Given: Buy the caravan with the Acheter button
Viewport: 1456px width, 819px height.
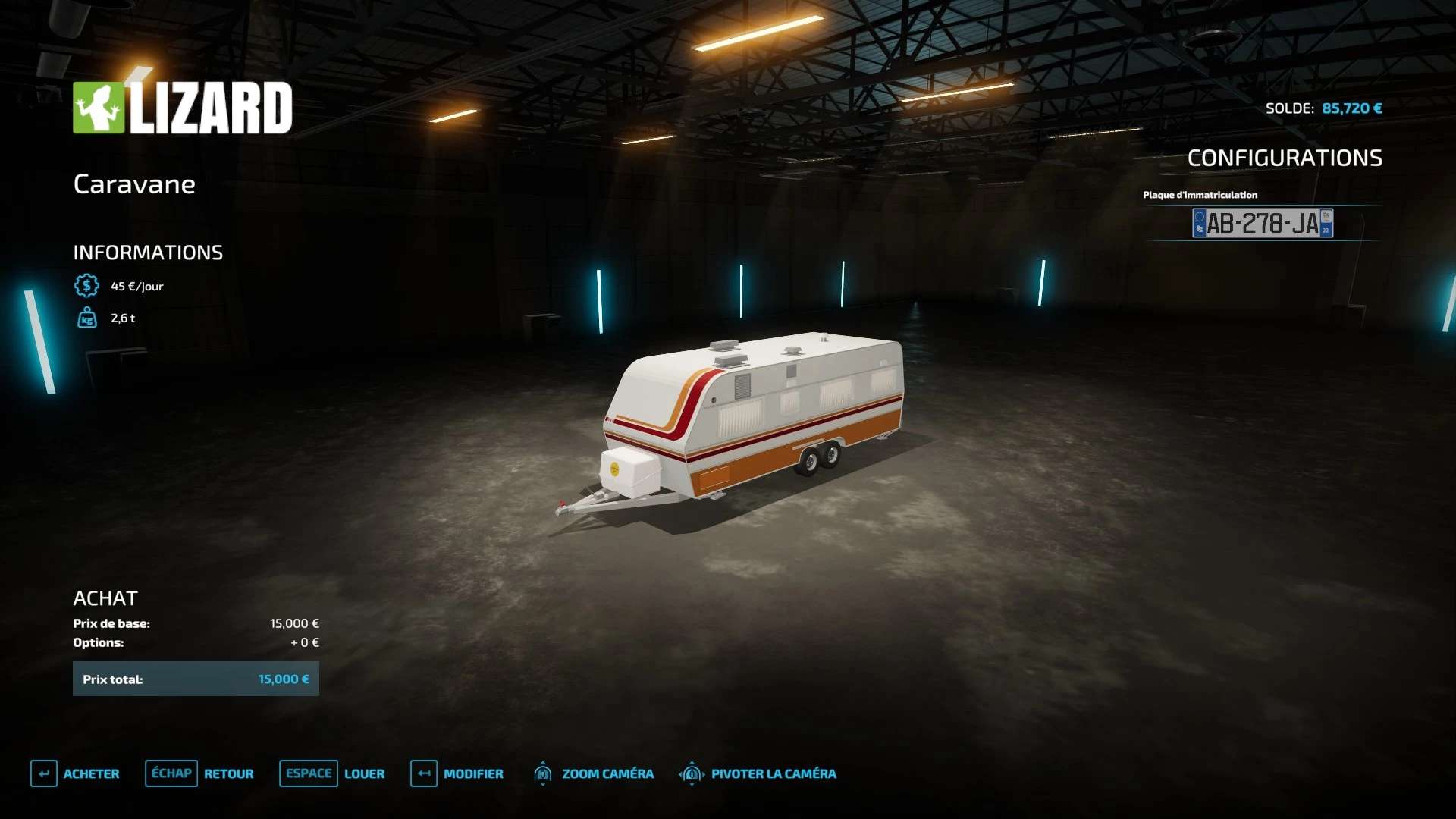Looking at the screenshot, I should coord(76,773).
